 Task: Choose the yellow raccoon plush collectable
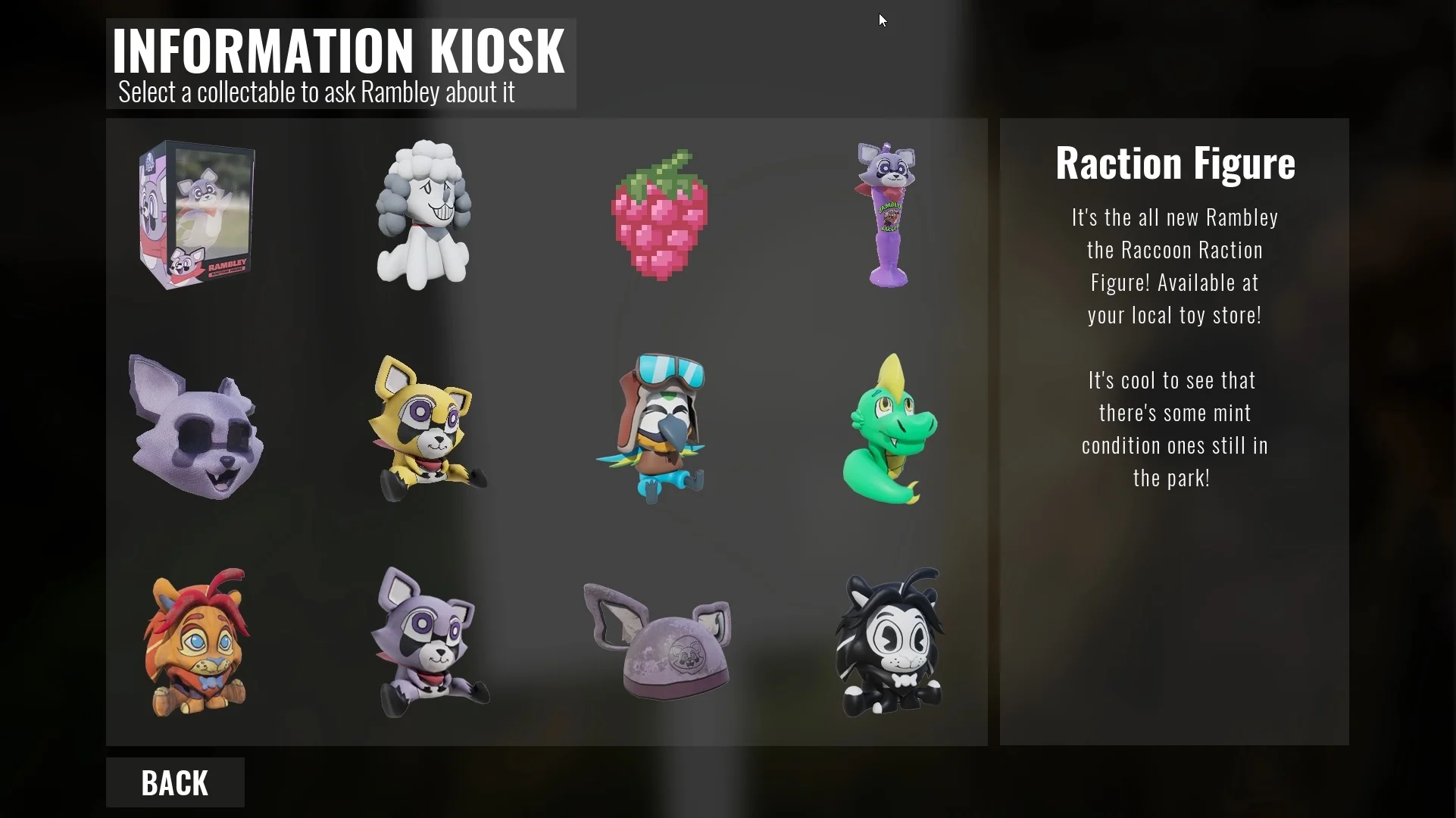point(426,429)
